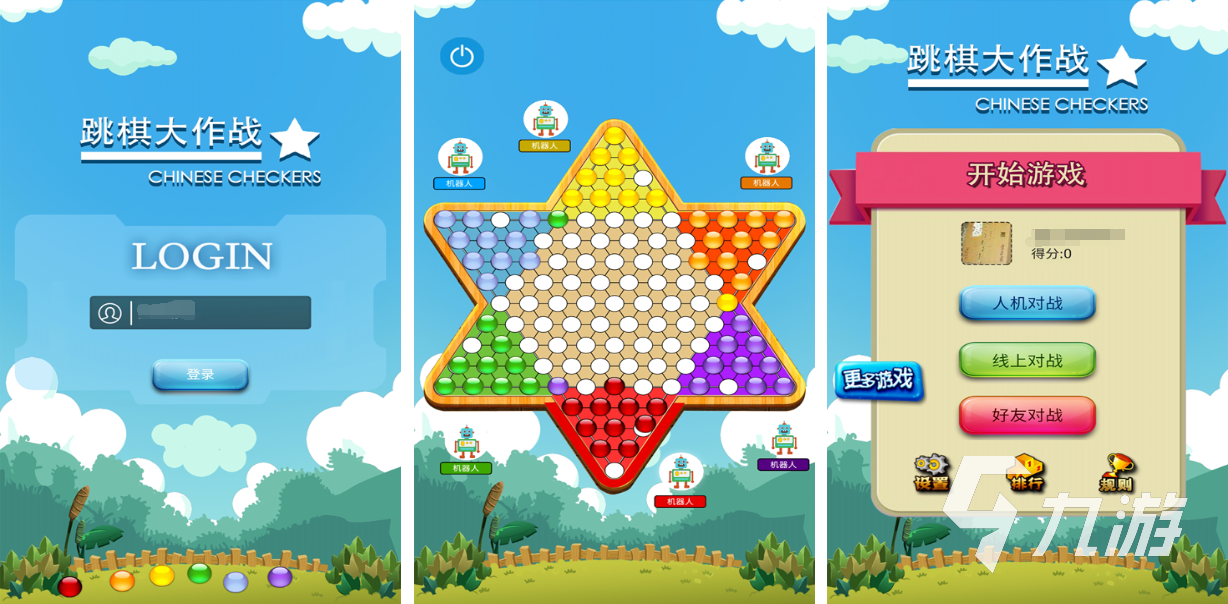View the 排行 ranking board
This screenshot has width=1228, height=604.
(1025, 471)
